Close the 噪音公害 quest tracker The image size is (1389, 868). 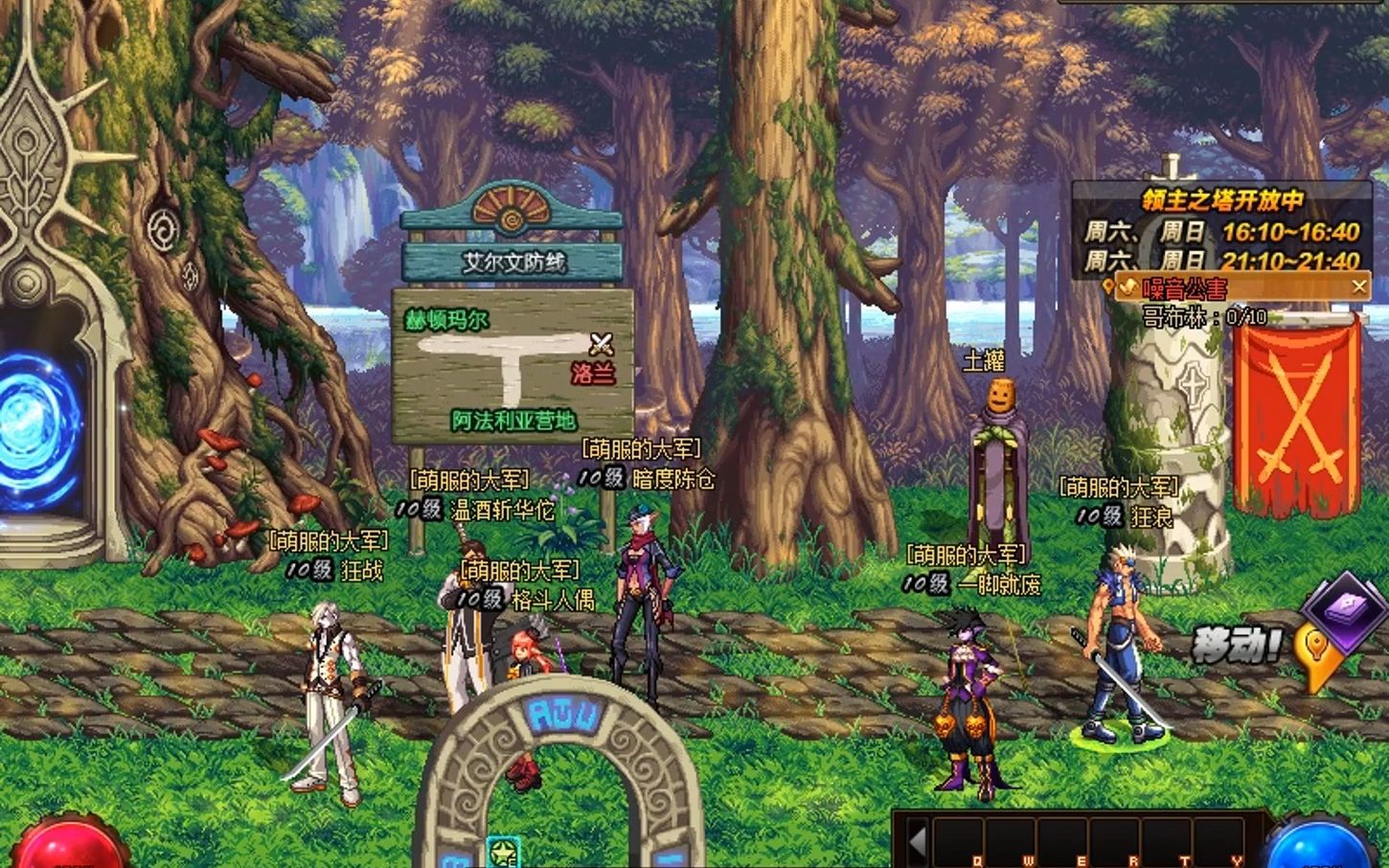click(x=1358, y=286)
